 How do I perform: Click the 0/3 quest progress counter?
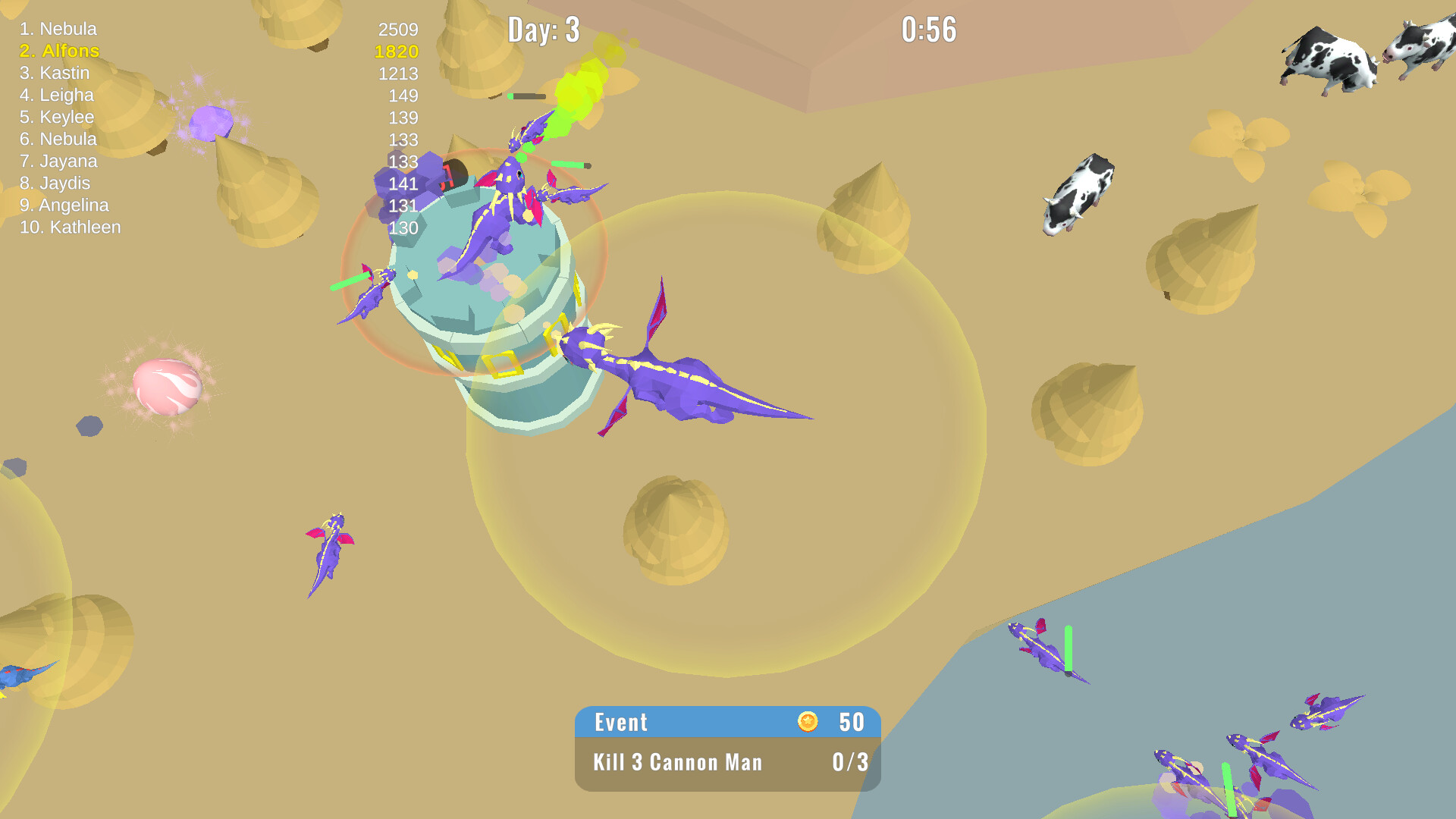coord(849,763)
